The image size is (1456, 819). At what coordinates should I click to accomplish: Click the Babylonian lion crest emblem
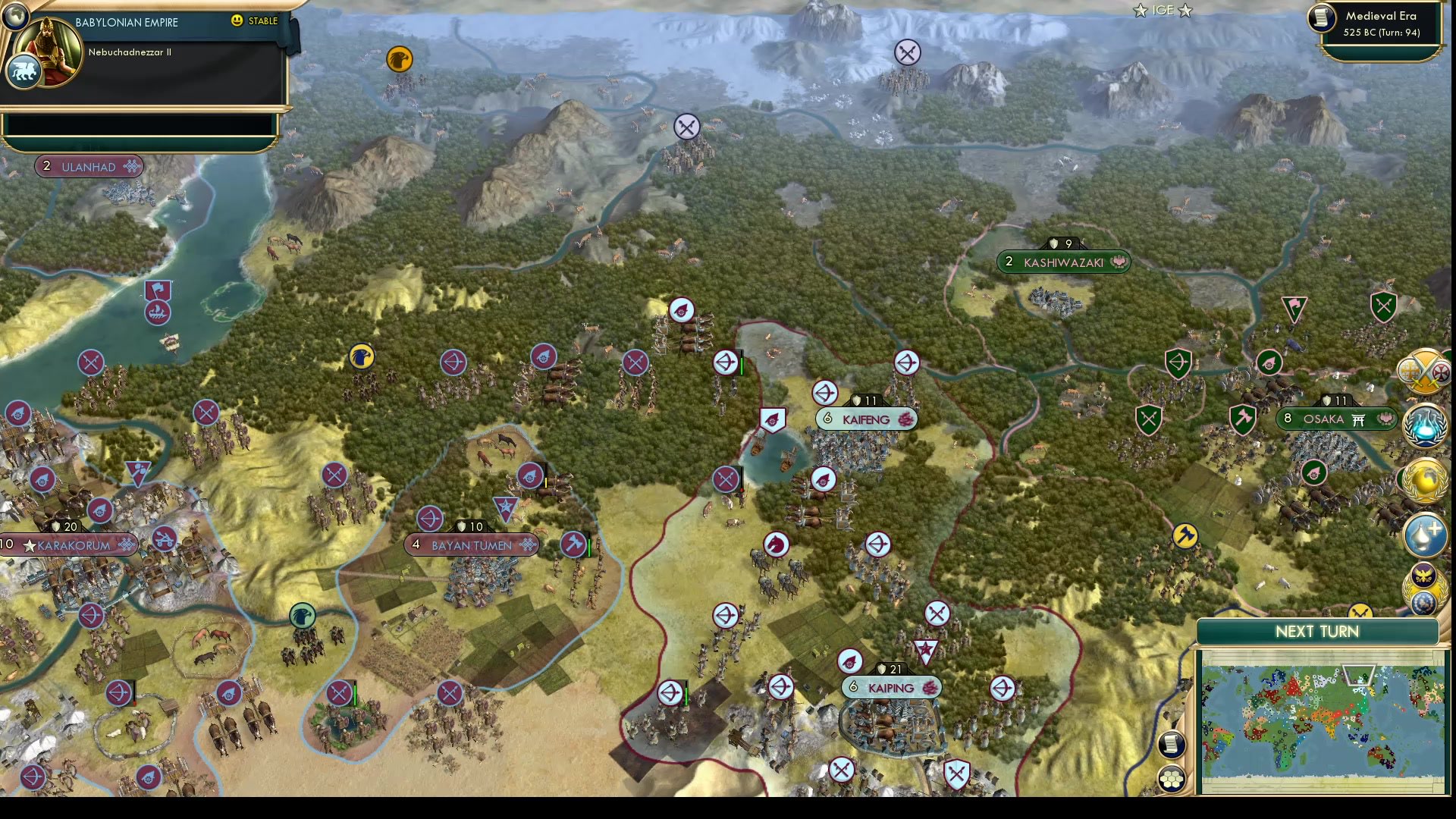tap(23, 72)
